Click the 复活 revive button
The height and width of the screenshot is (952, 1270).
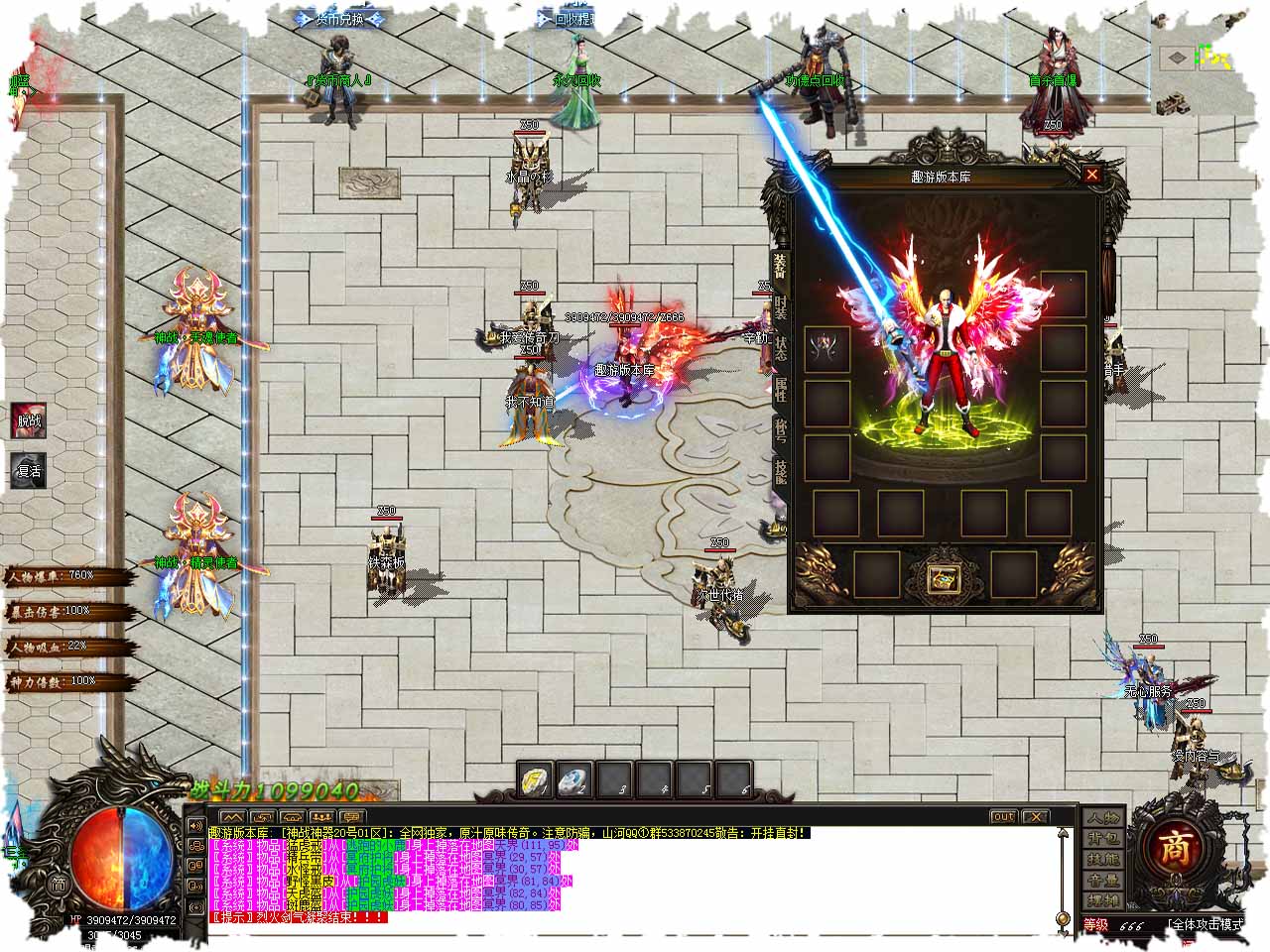pyautogui.click(x=29, y=470)
